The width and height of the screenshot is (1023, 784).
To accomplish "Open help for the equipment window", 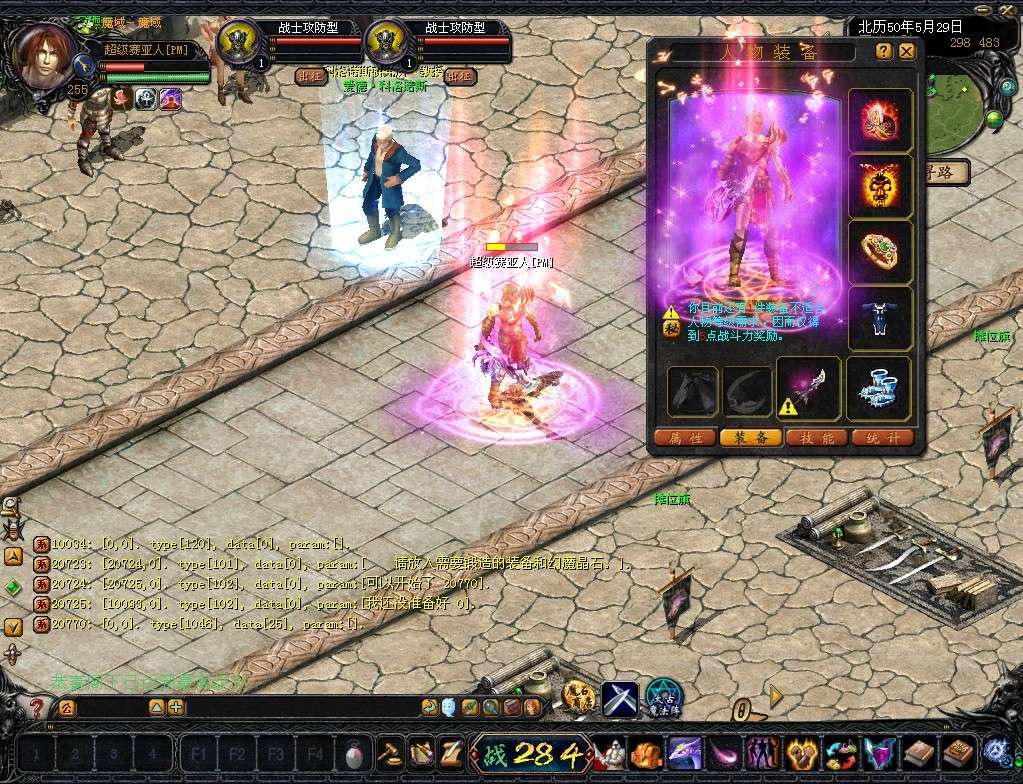I will (884, 51).
